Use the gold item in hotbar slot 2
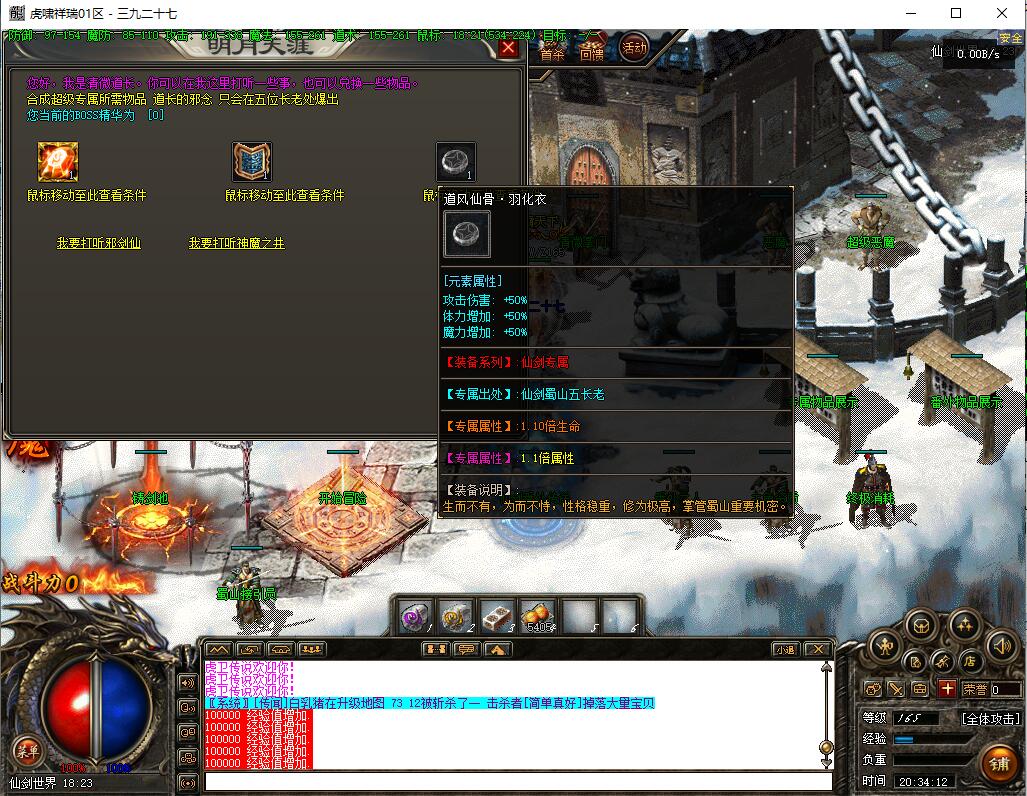This screenshot has width=1027, height=796. point(456,616)
